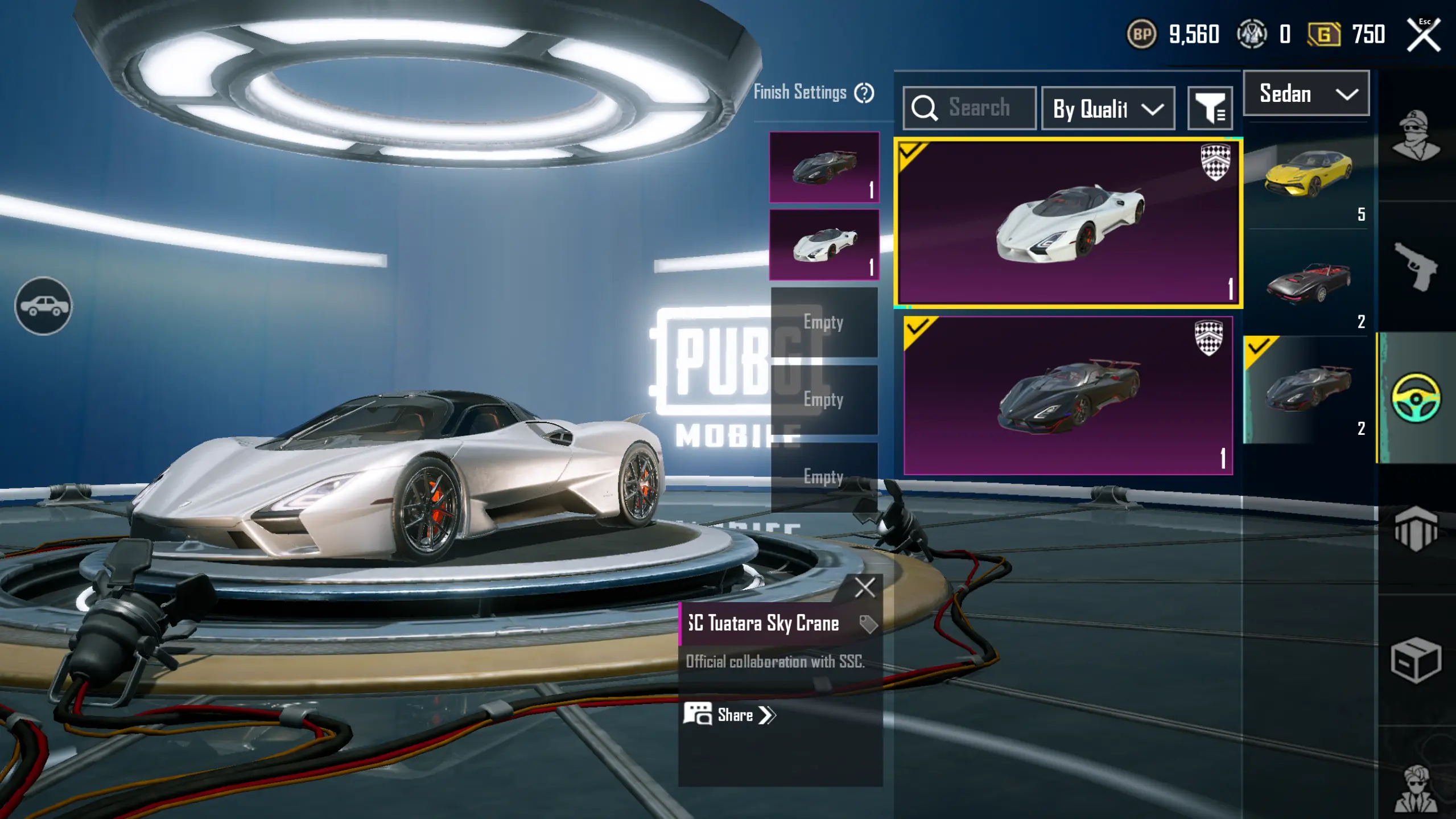The height and width of the screenshot is (819, 1456).
Task: Select the black Tuatara skin card
Action: 1068,396
